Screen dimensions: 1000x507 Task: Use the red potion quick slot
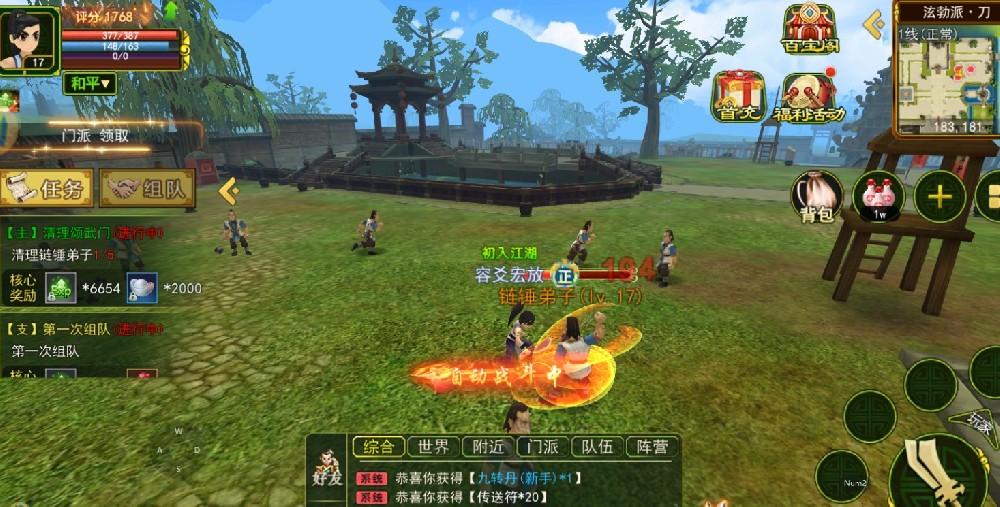[877, 195]
